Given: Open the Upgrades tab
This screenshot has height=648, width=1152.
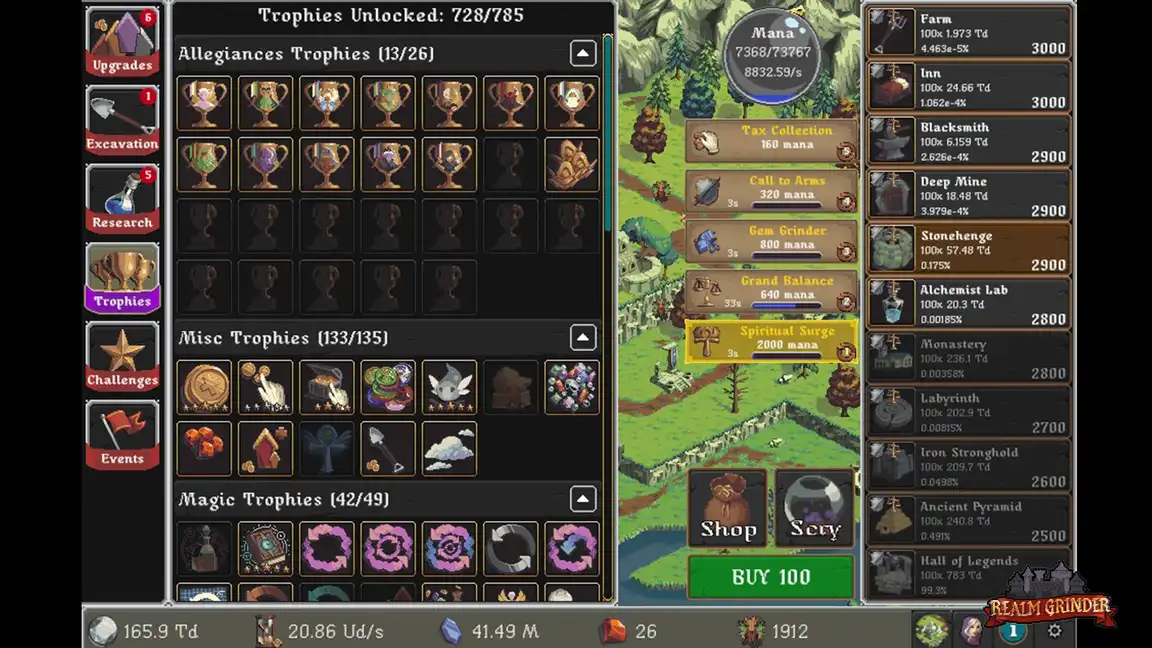Looking at the screenshot, I should [122, 43].
